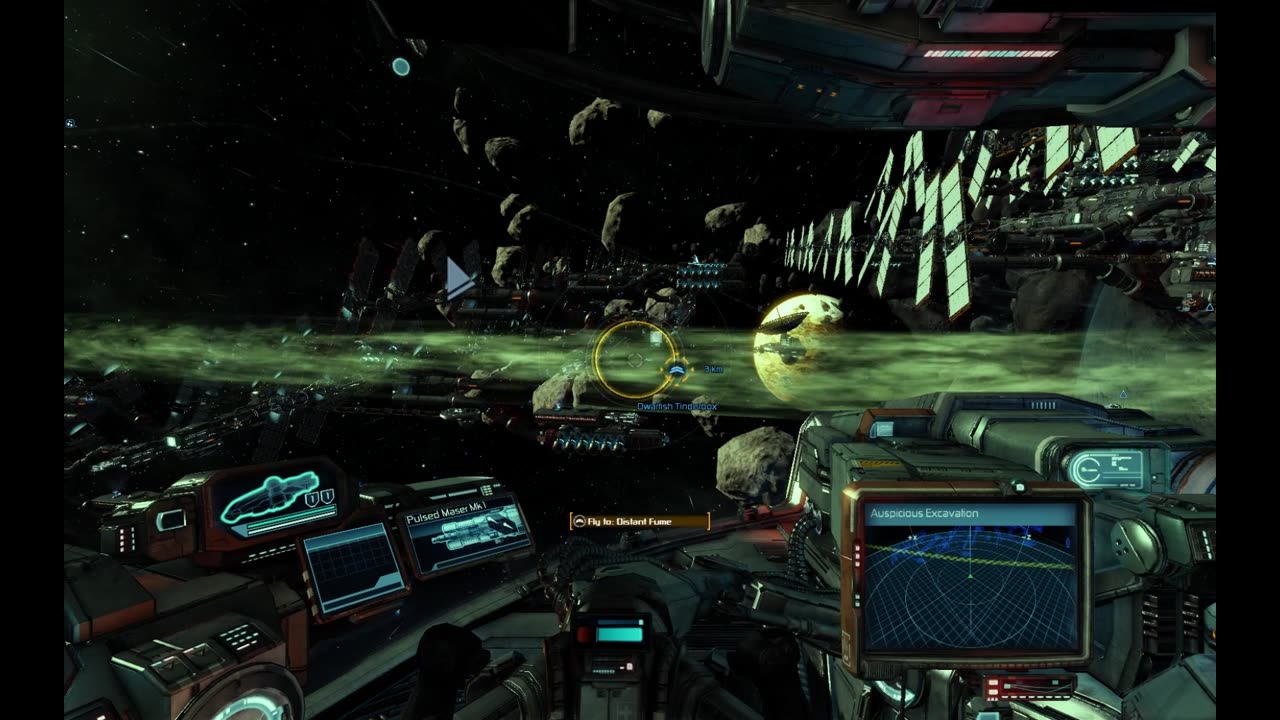Target the Dwarfish Tinderbox ship marker

point(677,371)
